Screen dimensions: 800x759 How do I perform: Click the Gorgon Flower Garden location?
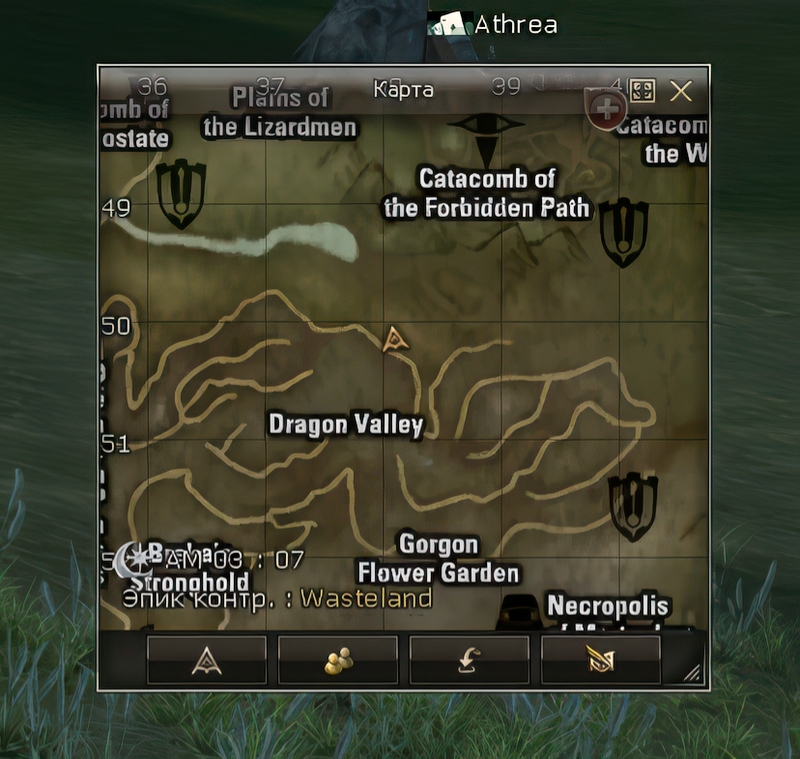(438, 559)
